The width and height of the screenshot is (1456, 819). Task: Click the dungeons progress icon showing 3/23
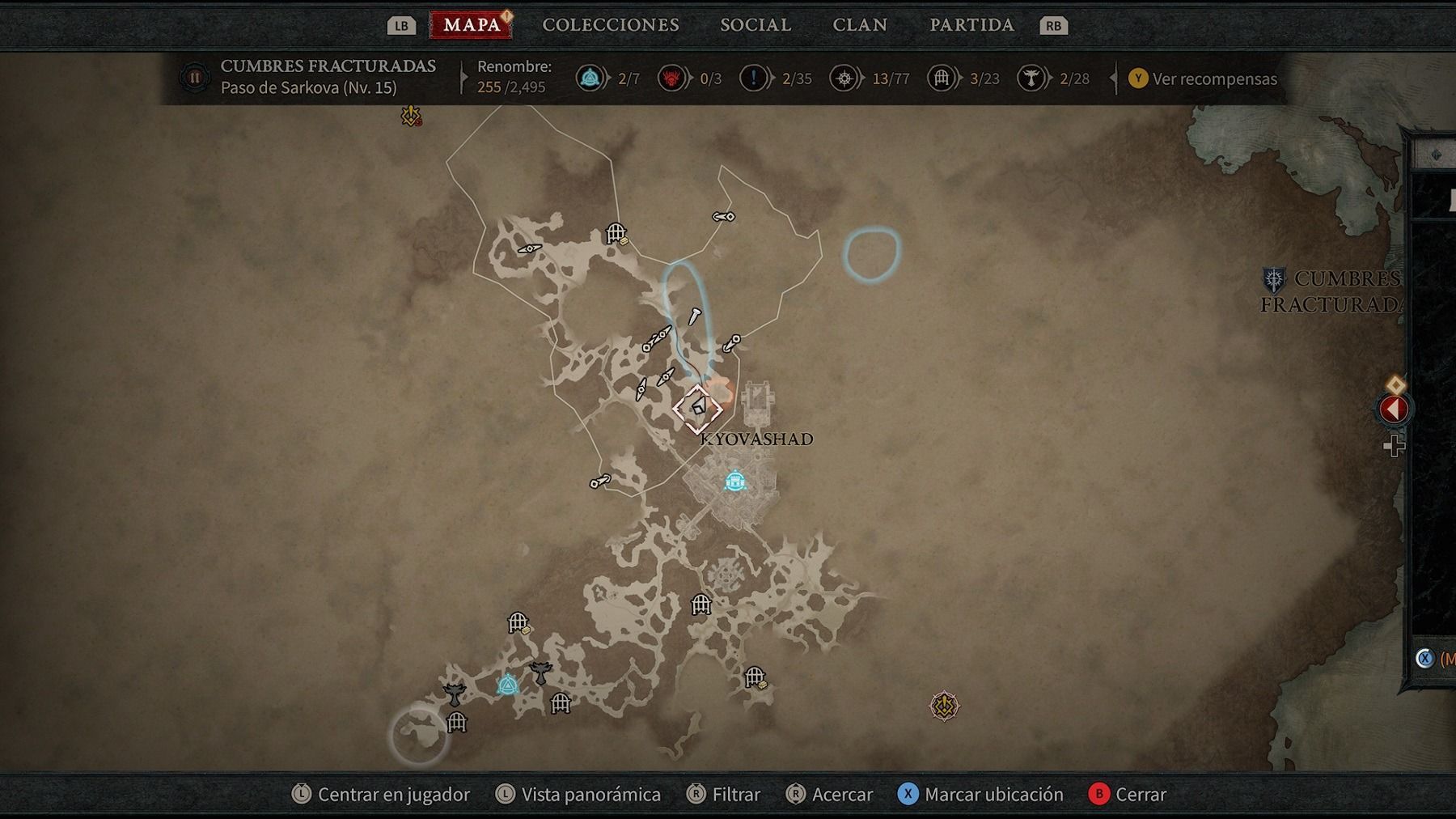coord(942,79)
